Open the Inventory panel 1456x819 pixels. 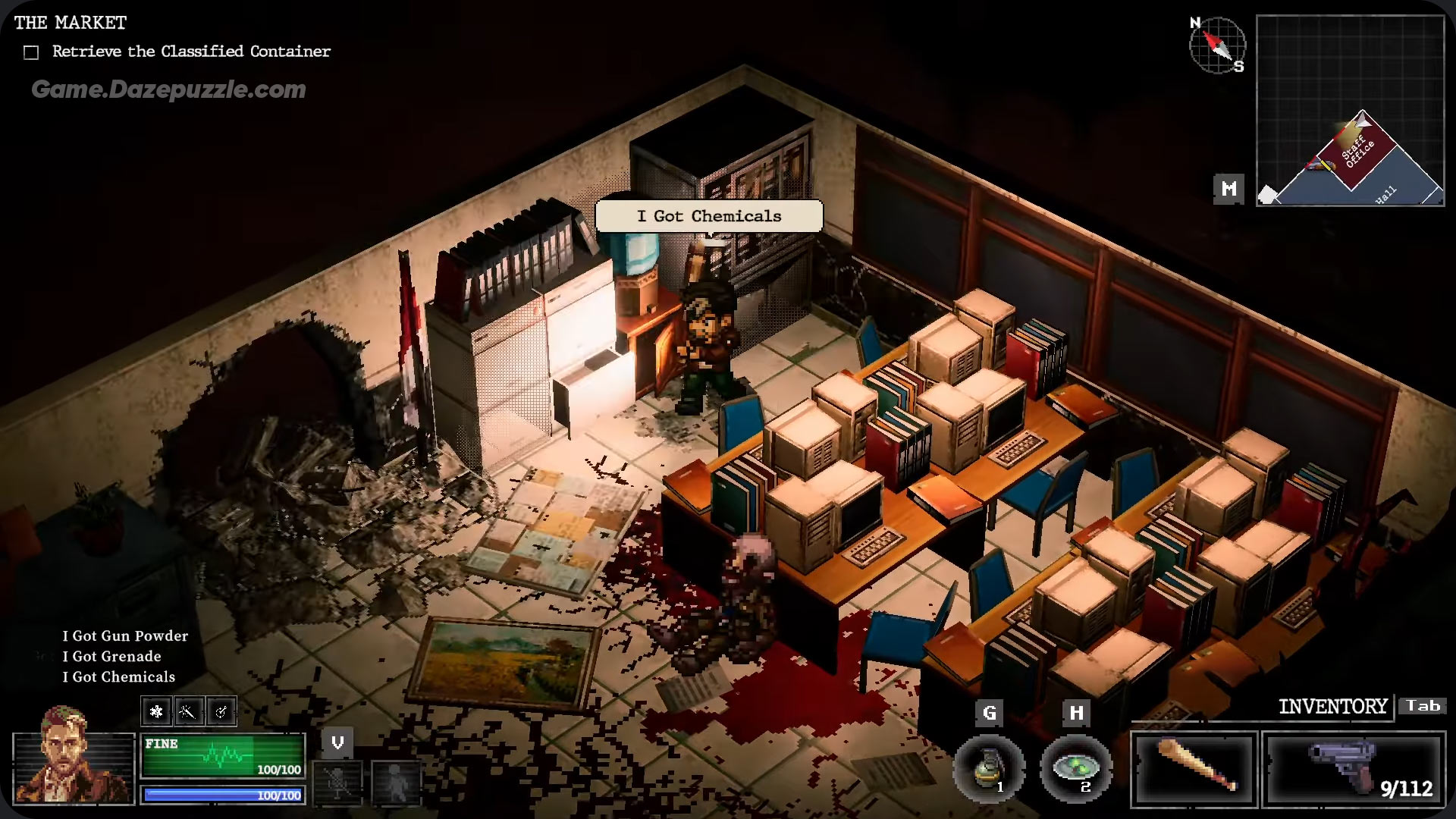[1332, 707]
